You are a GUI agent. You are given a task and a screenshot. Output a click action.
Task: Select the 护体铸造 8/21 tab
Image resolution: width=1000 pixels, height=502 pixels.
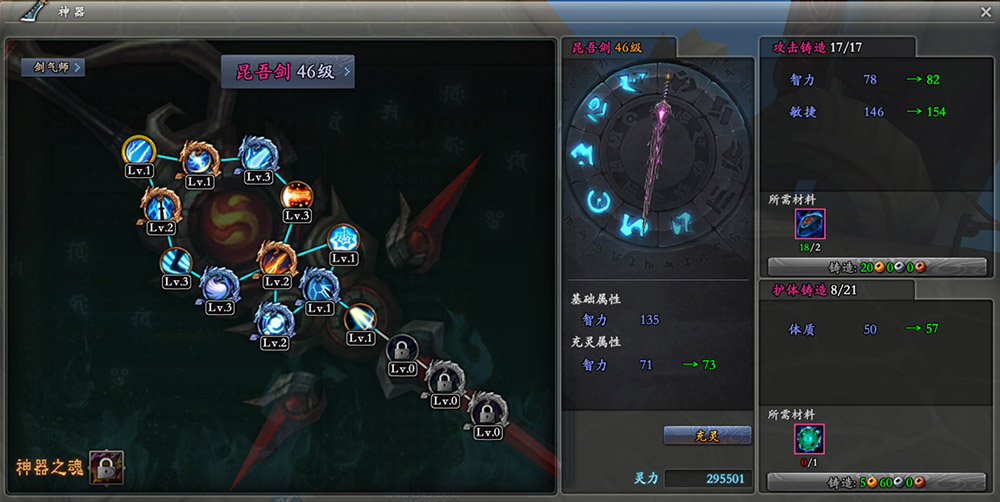click(x=834, y=290)
